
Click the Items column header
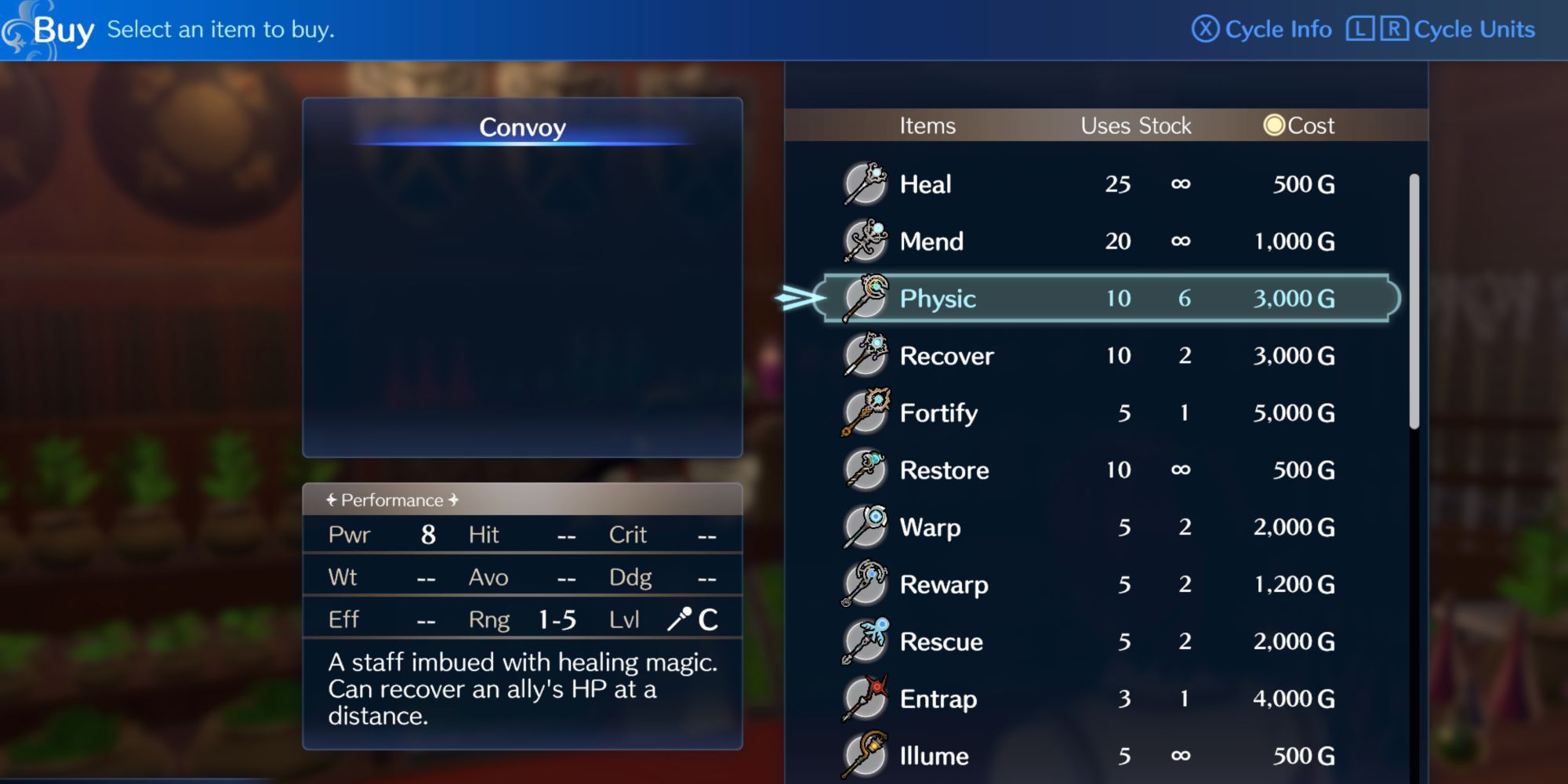coord(928,125)
